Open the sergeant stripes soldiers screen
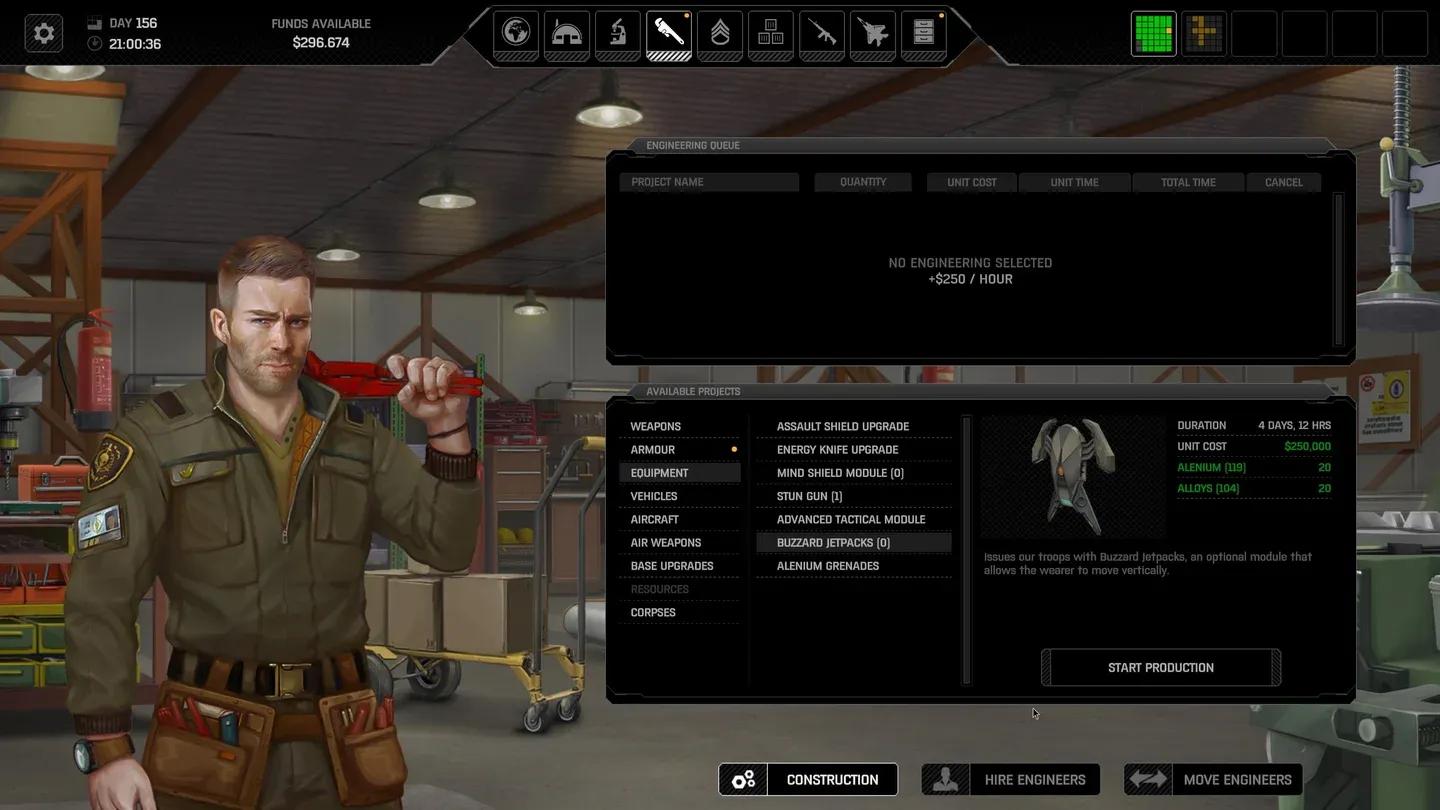 point(720,33)
